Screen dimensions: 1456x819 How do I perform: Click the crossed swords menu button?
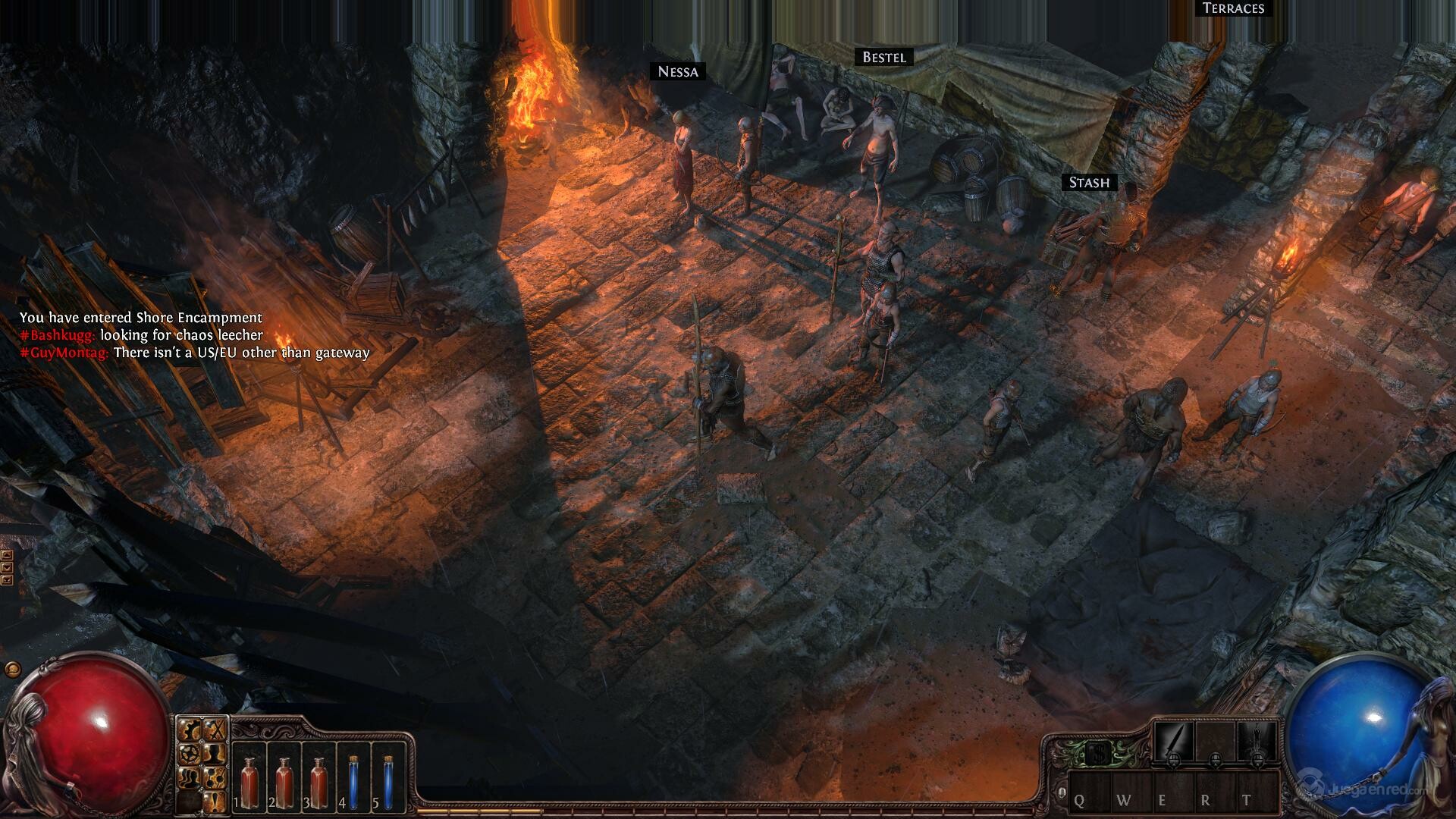point(215,730)
